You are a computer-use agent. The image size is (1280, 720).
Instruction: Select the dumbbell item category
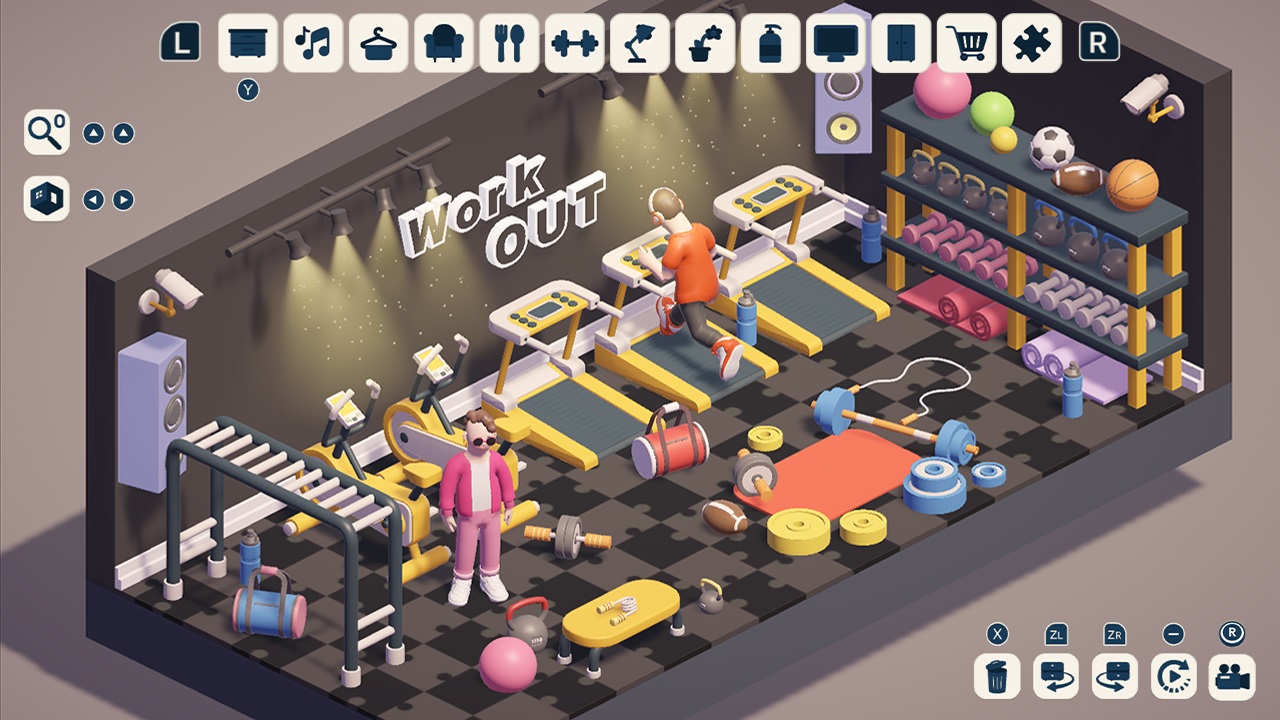(574, 45)
